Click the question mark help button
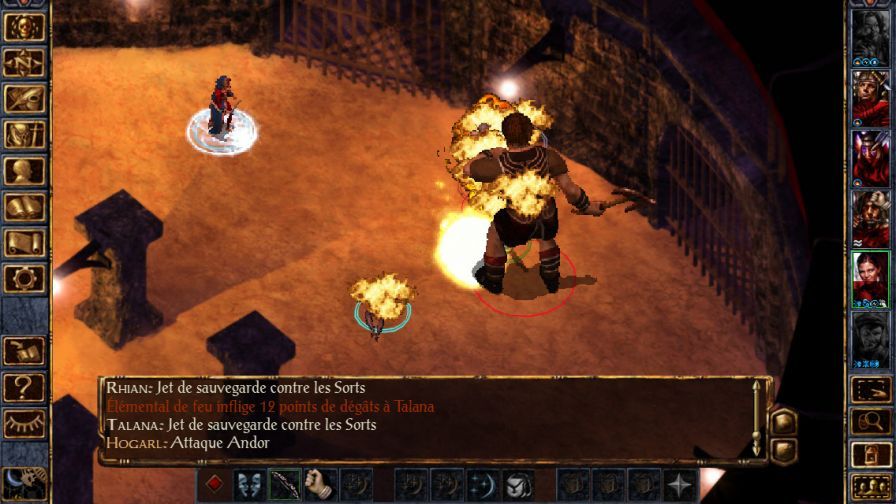This screenshot has width=896, height=504. click(24, 387)
